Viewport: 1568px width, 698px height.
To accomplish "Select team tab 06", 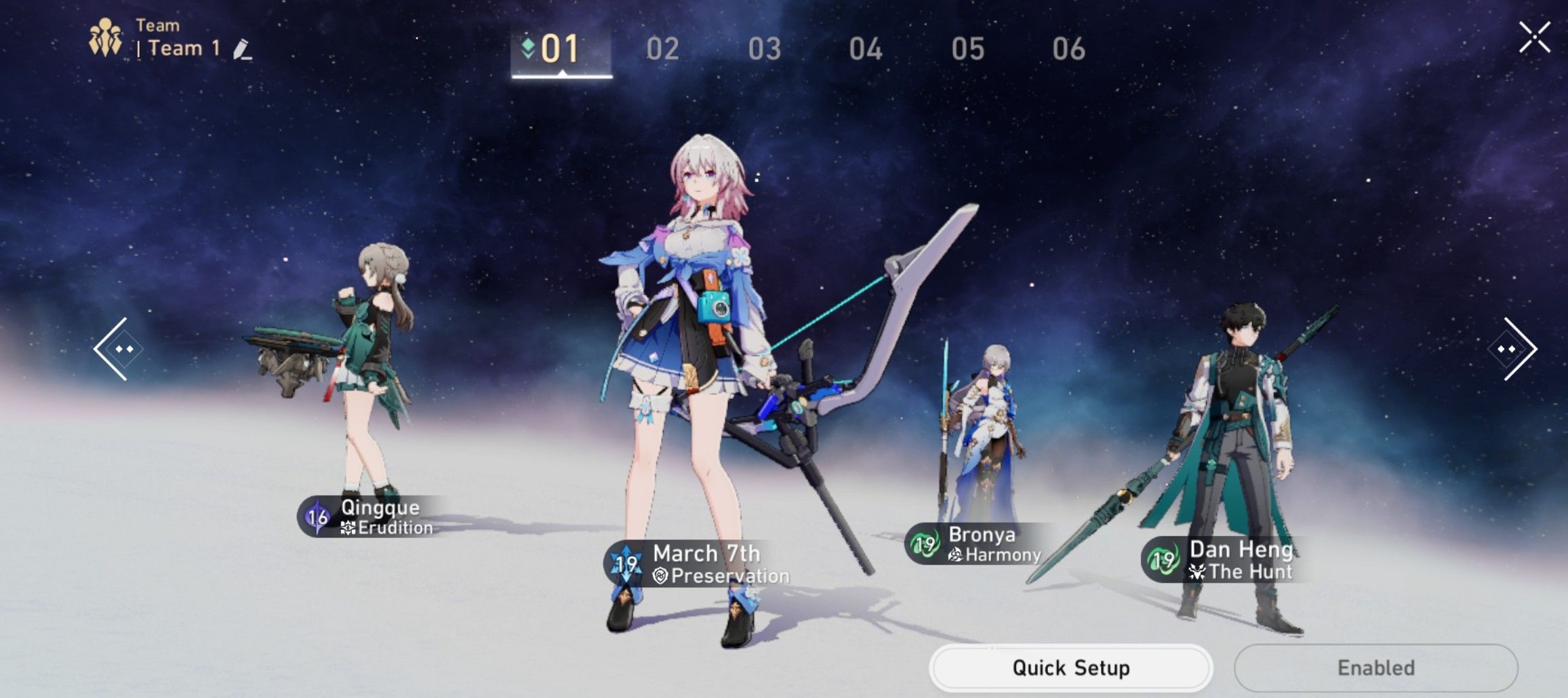I will tap(1070, 49).
